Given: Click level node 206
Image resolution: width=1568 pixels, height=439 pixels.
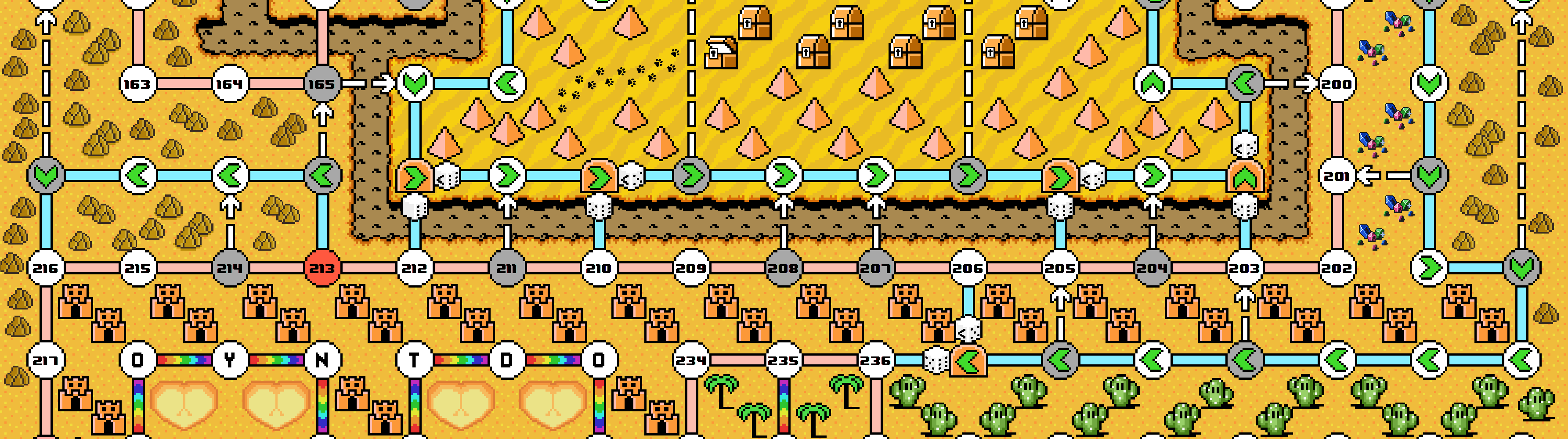Looking at the screenshot, I should click(968, 268).
